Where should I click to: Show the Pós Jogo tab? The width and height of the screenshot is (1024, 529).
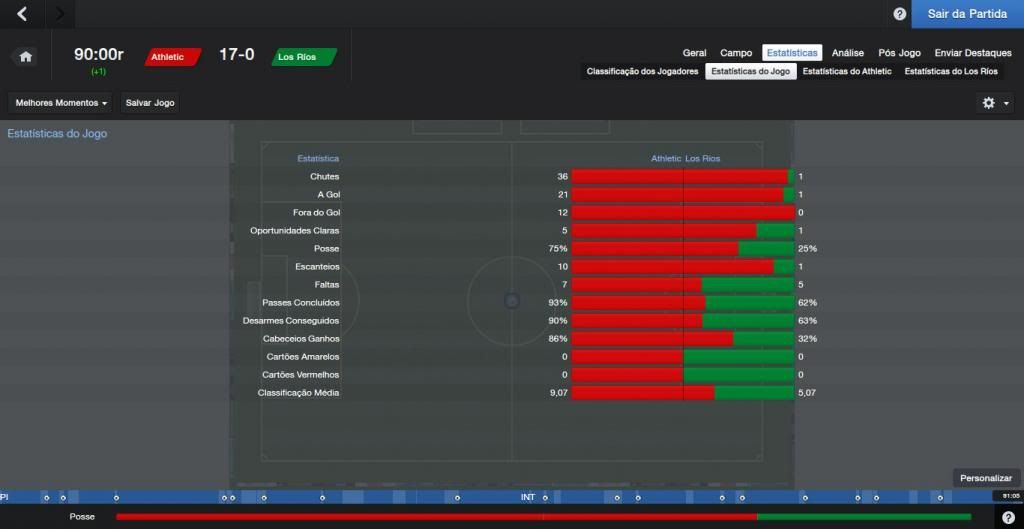(899, 53)
